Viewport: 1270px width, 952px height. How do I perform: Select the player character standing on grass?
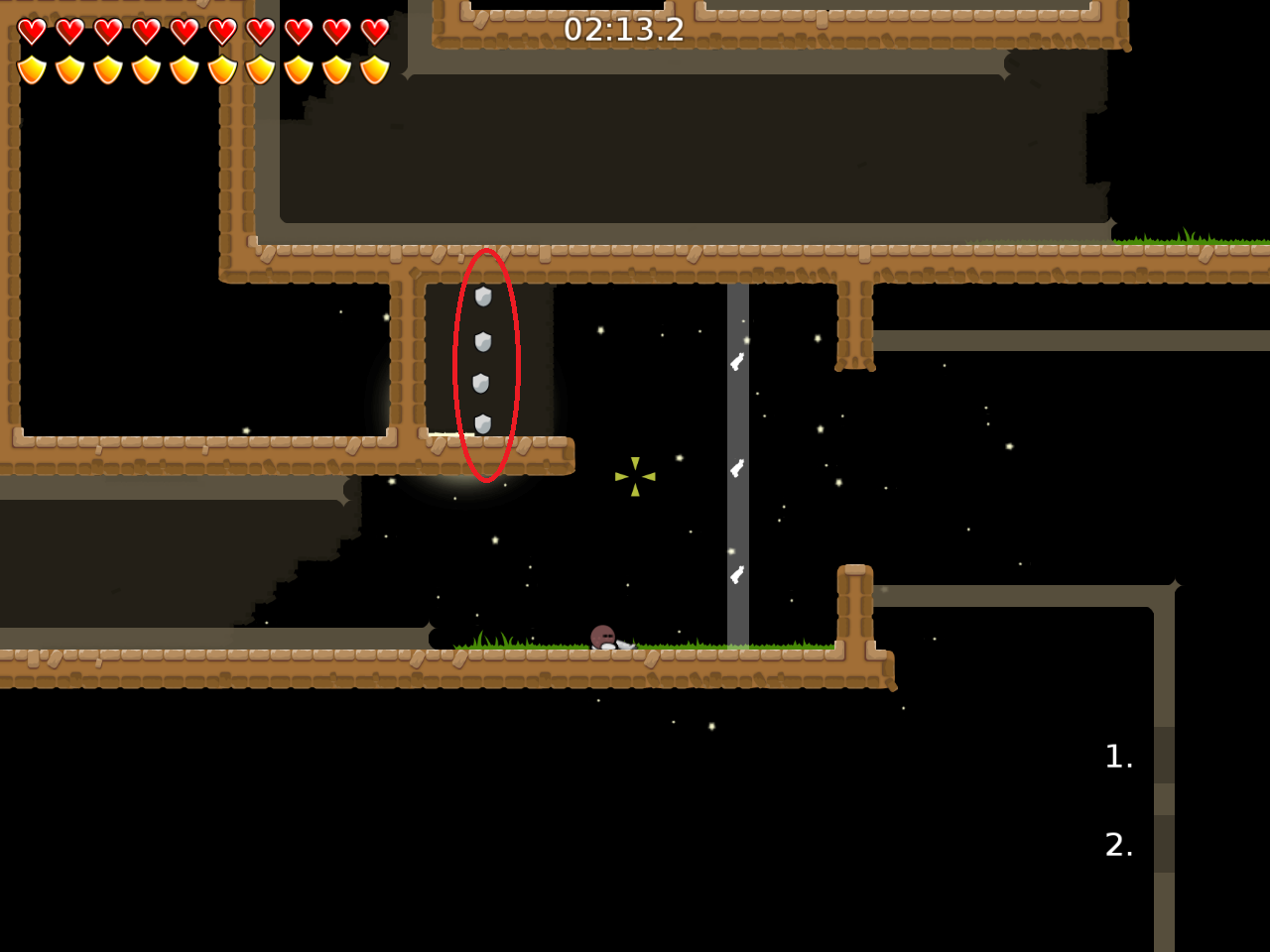tap(602, 636)
